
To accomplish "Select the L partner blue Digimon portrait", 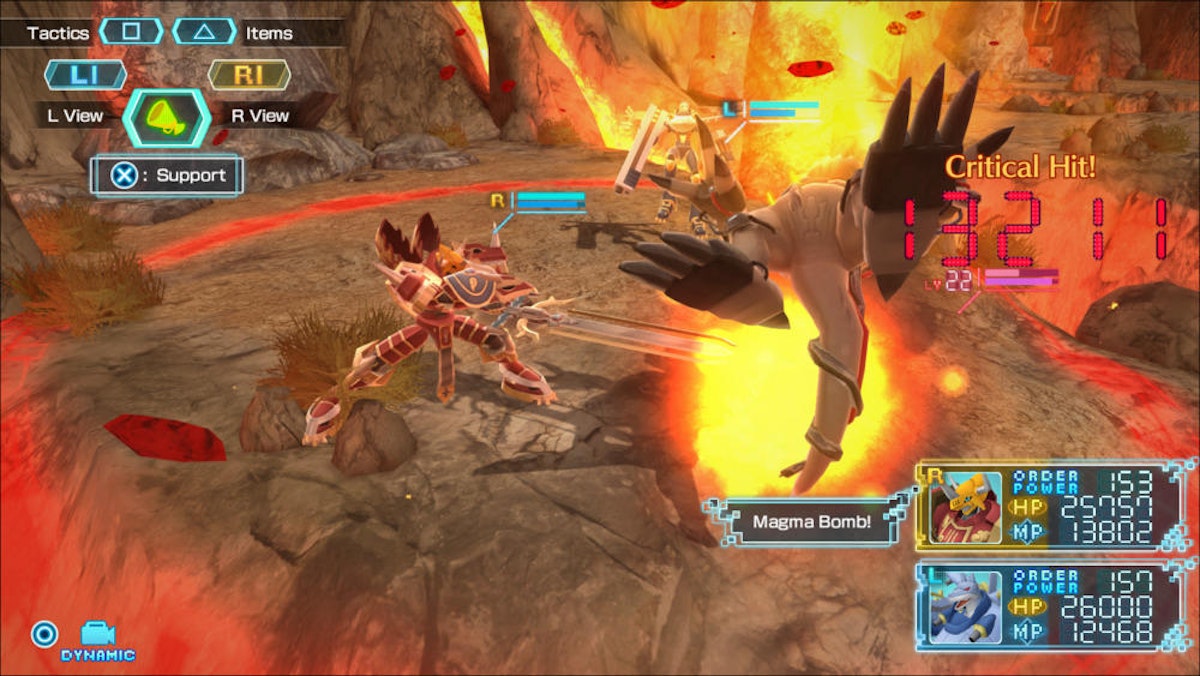I will (965, 607).
